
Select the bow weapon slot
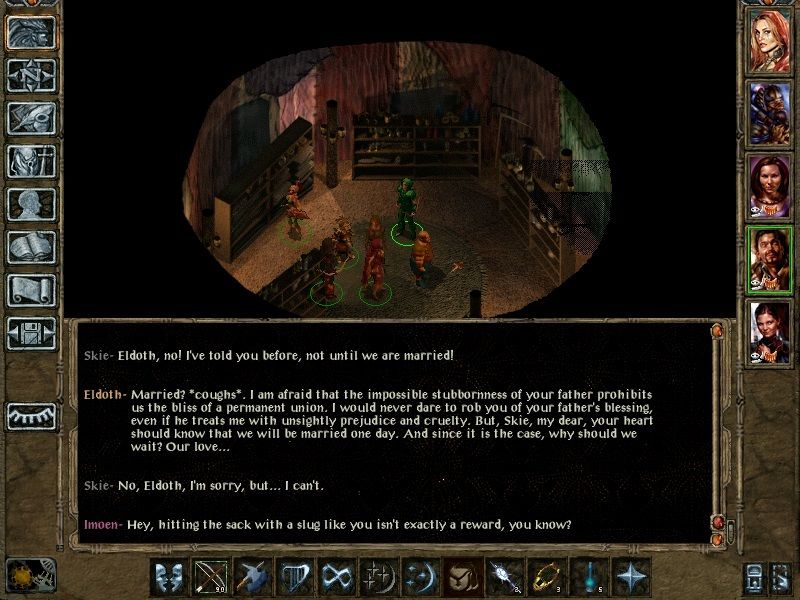tap(211, 578)
